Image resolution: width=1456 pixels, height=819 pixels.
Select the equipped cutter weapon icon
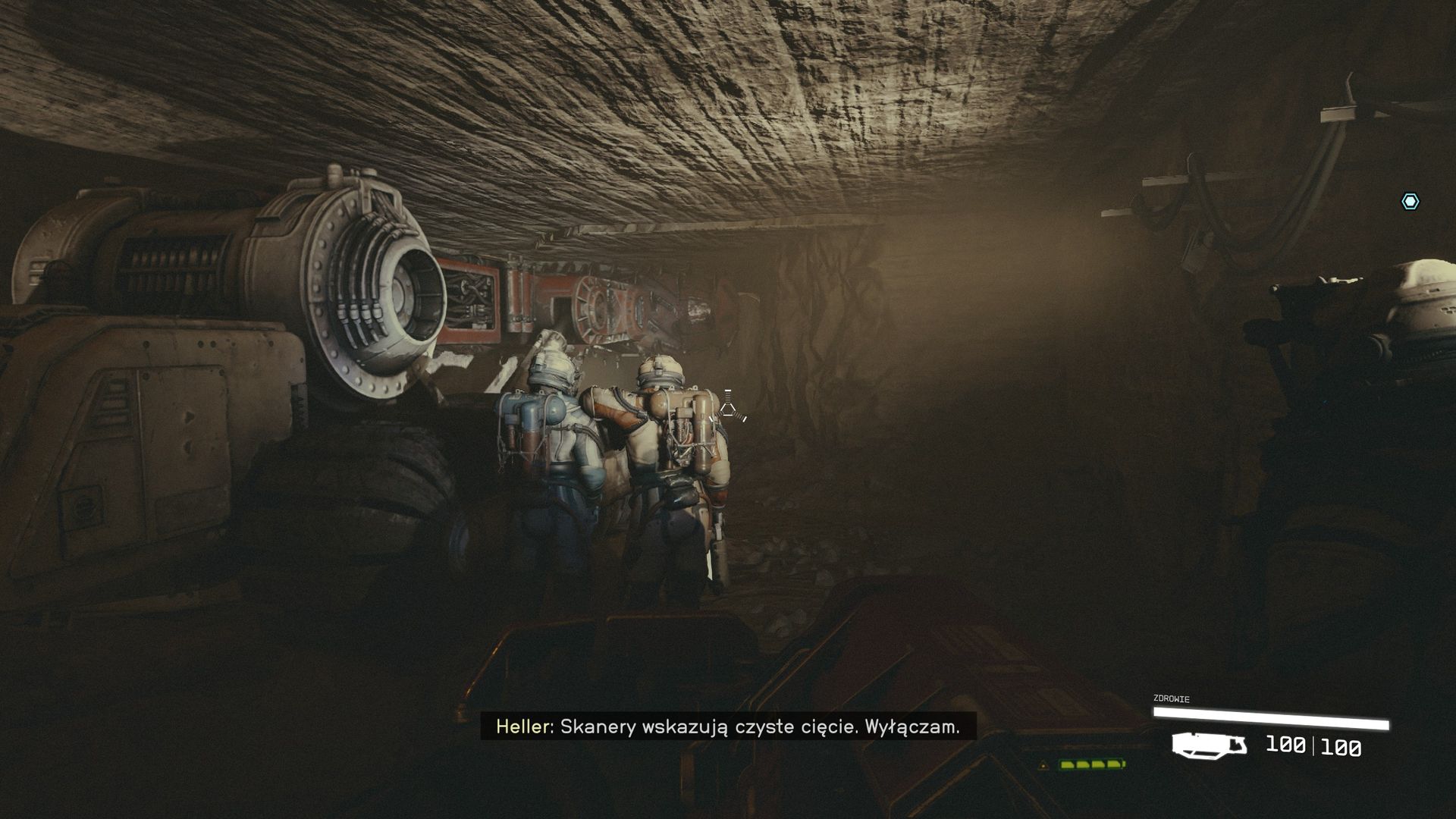point(1209,745)
